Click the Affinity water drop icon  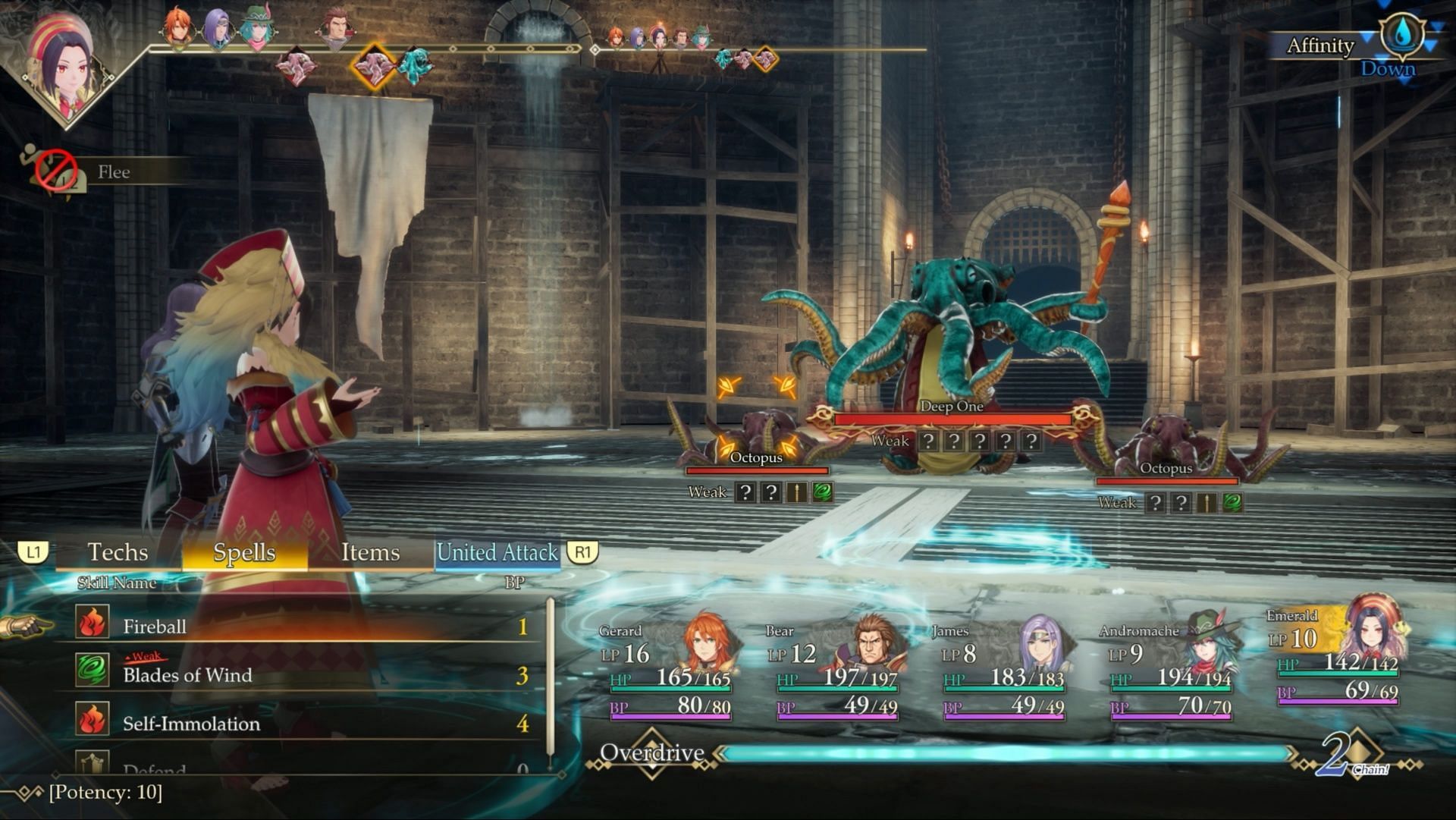coord(1401,36)
